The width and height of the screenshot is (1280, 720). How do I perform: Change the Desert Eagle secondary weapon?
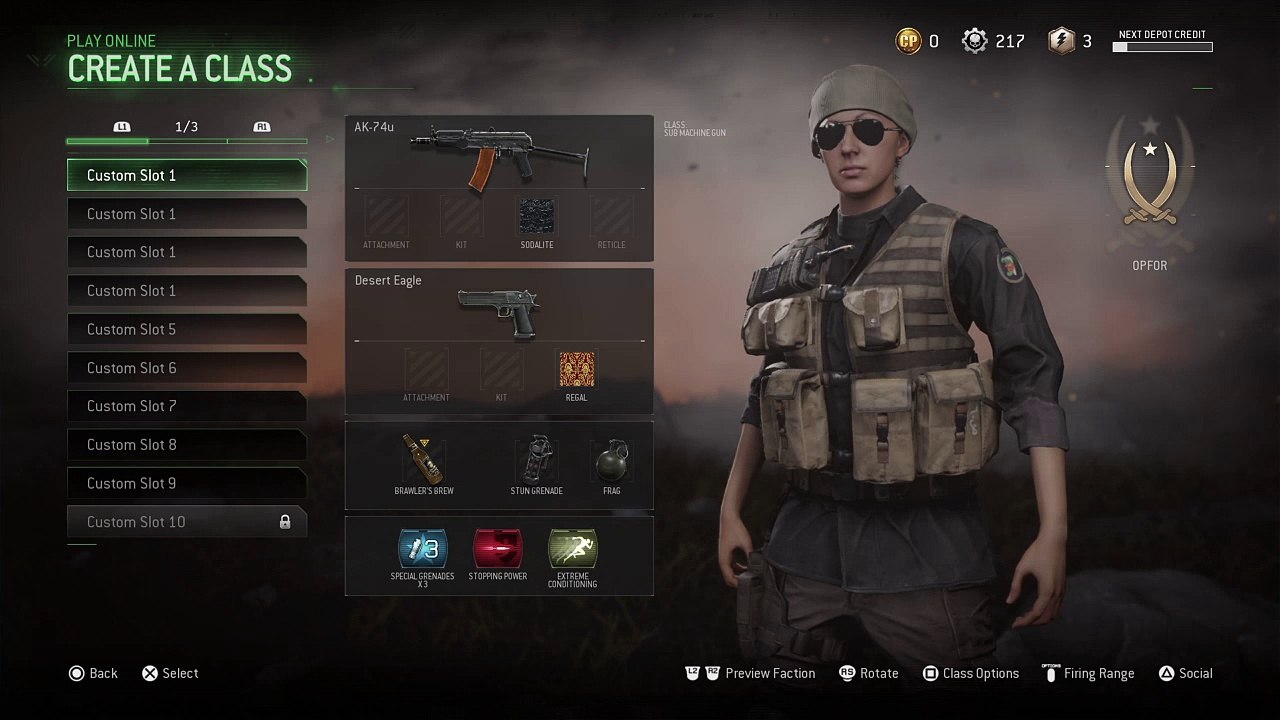498,310
